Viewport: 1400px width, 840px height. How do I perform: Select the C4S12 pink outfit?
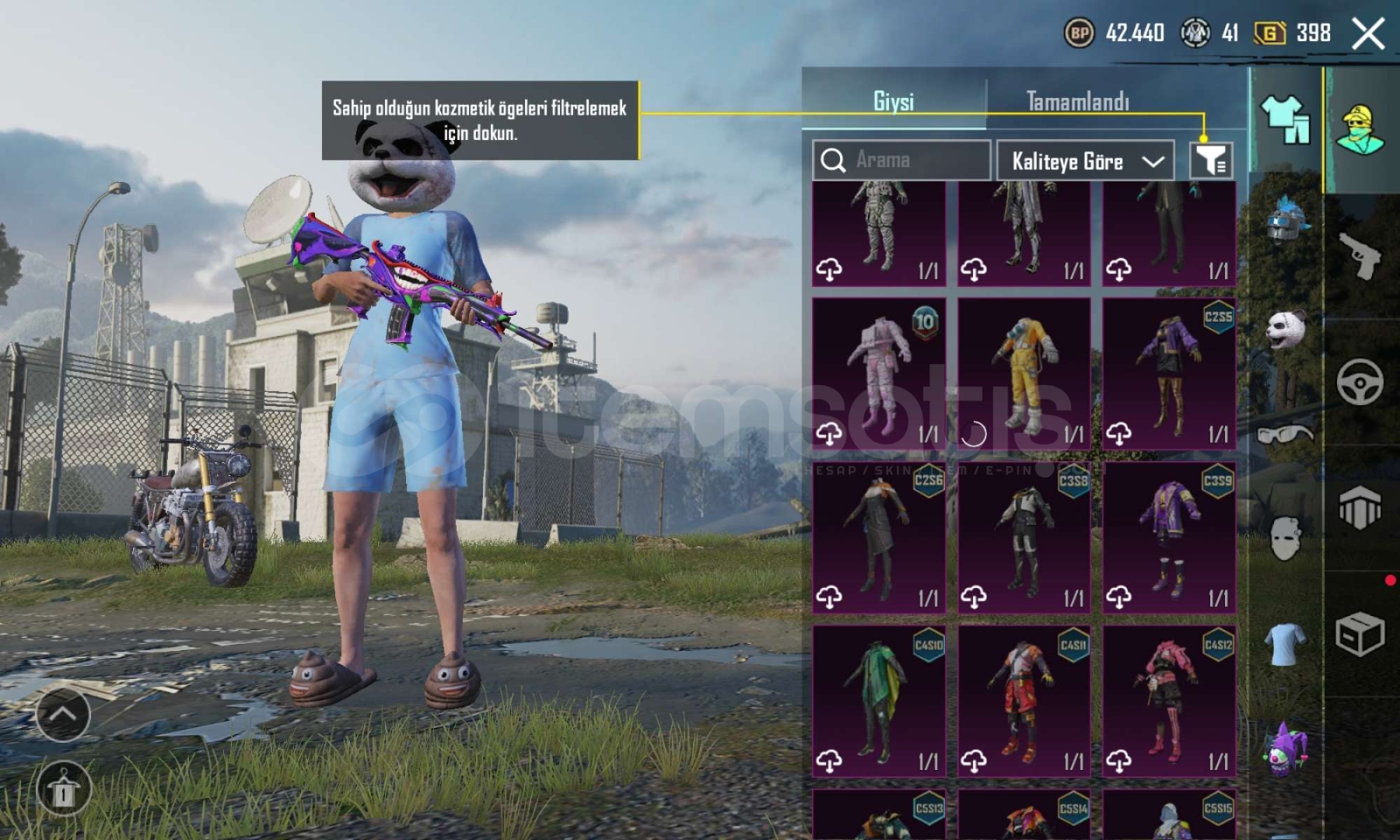tap(1169, 702)
